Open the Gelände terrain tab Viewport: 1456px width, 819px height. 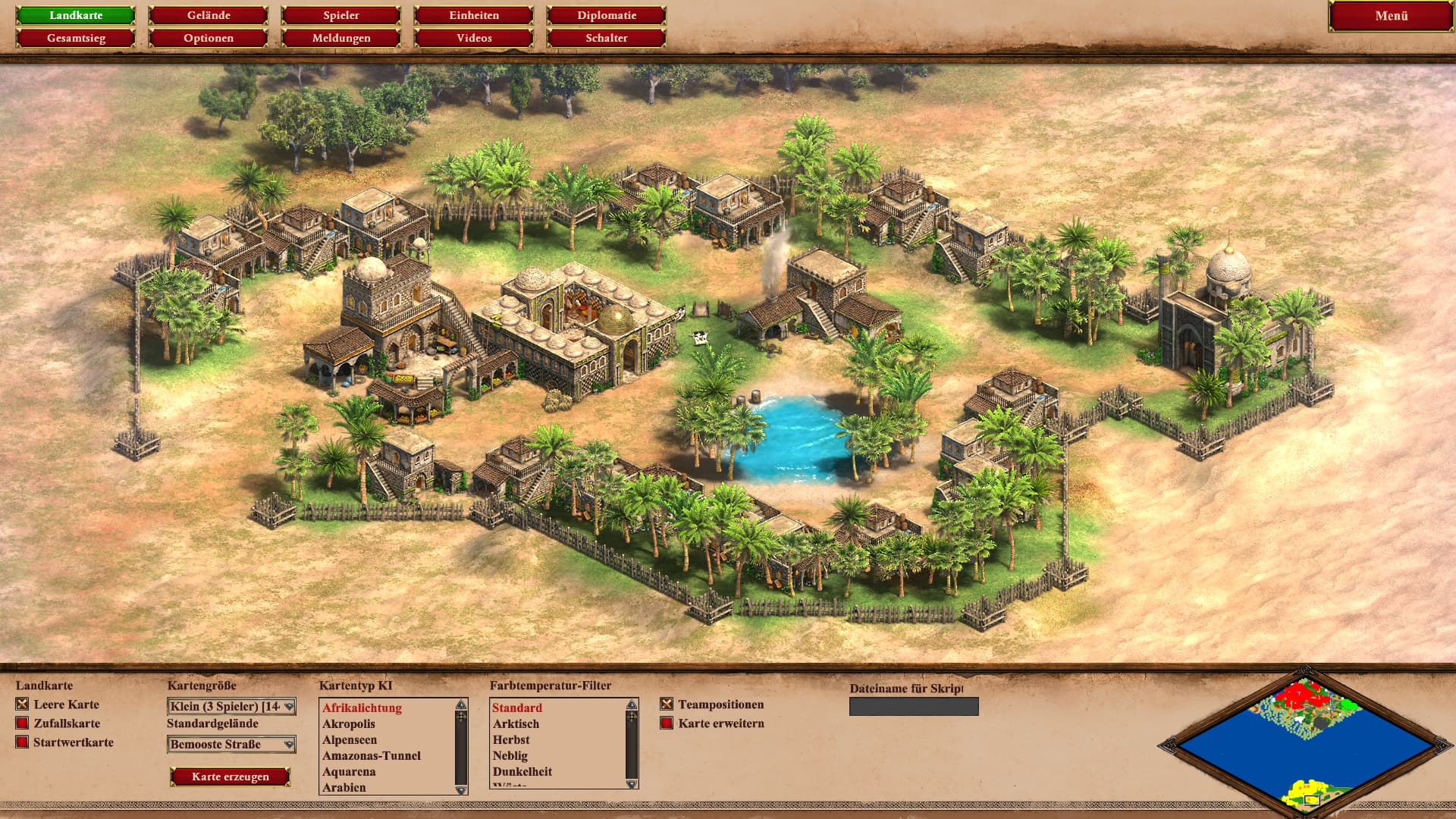click(x=209, y=15)
